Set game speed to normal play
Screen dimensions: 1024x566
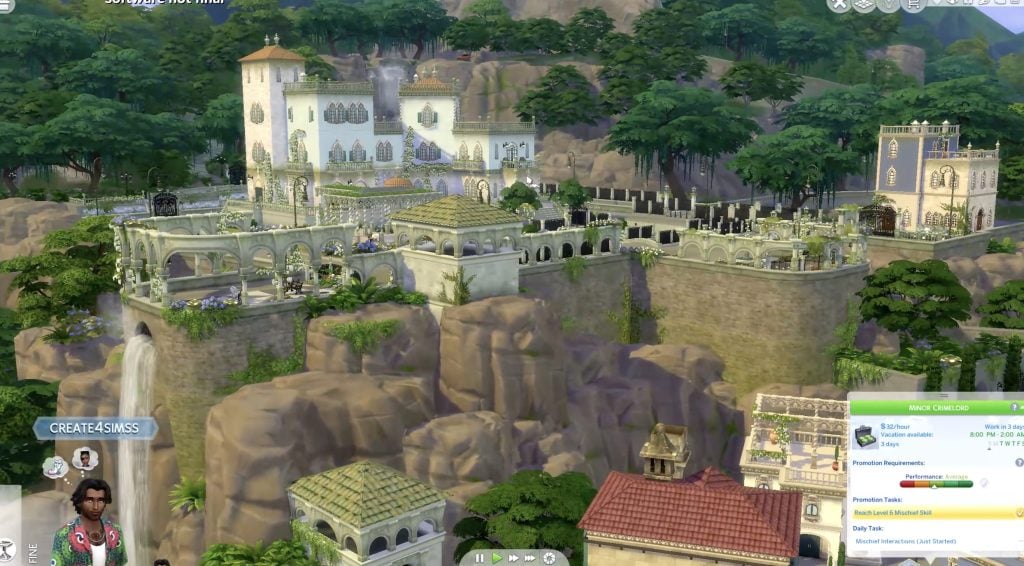point(497,558)
